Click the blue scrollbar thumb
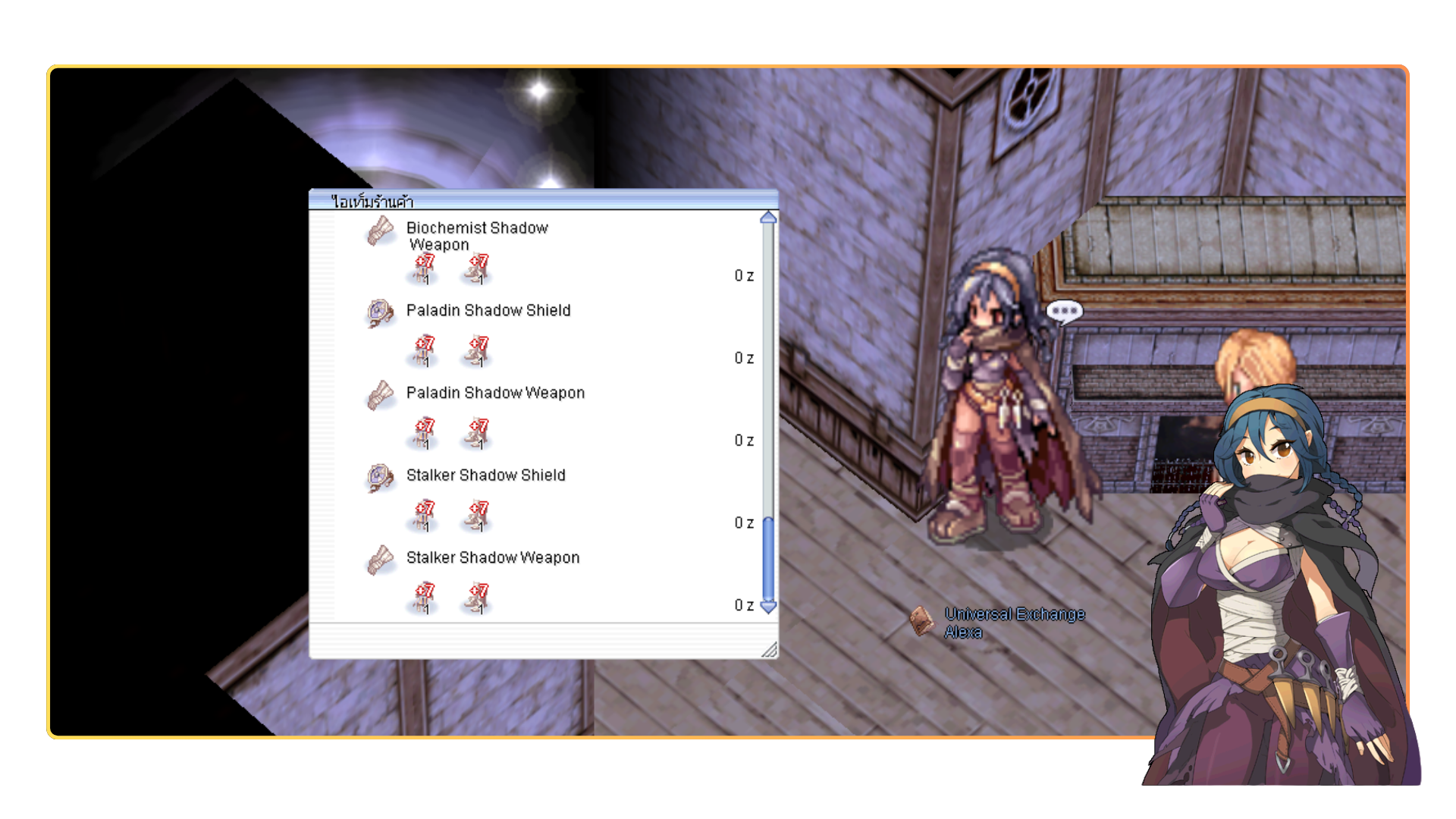 (768, 558)
